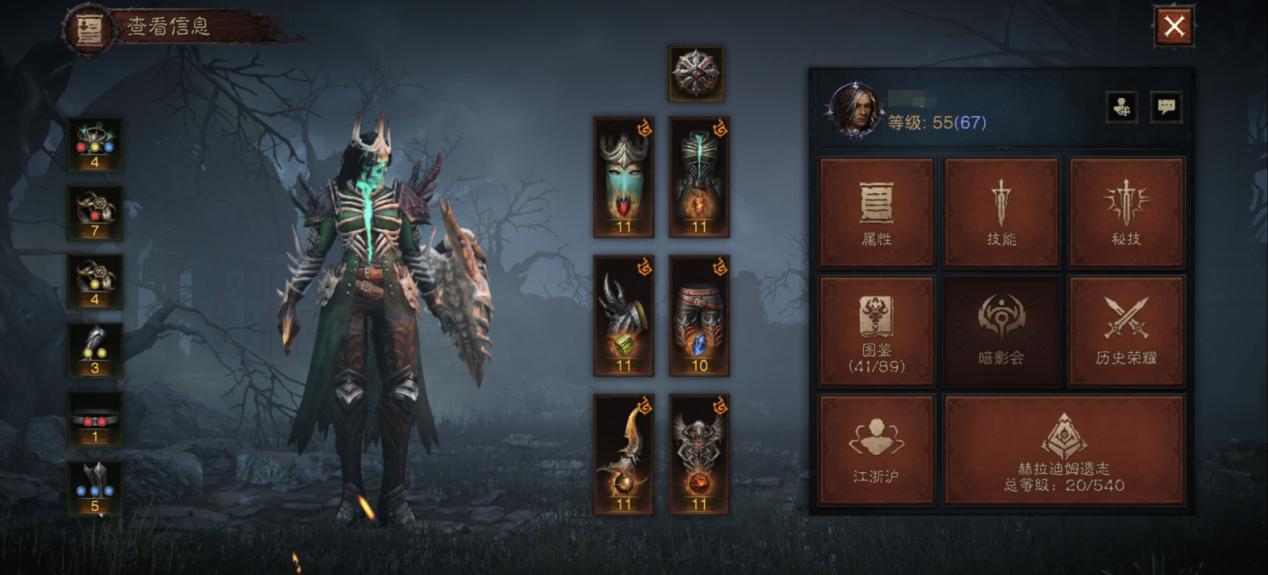The image size is (1268, 575).
Task: Select the level 10 pants slot
Action: tap(699, 316)
